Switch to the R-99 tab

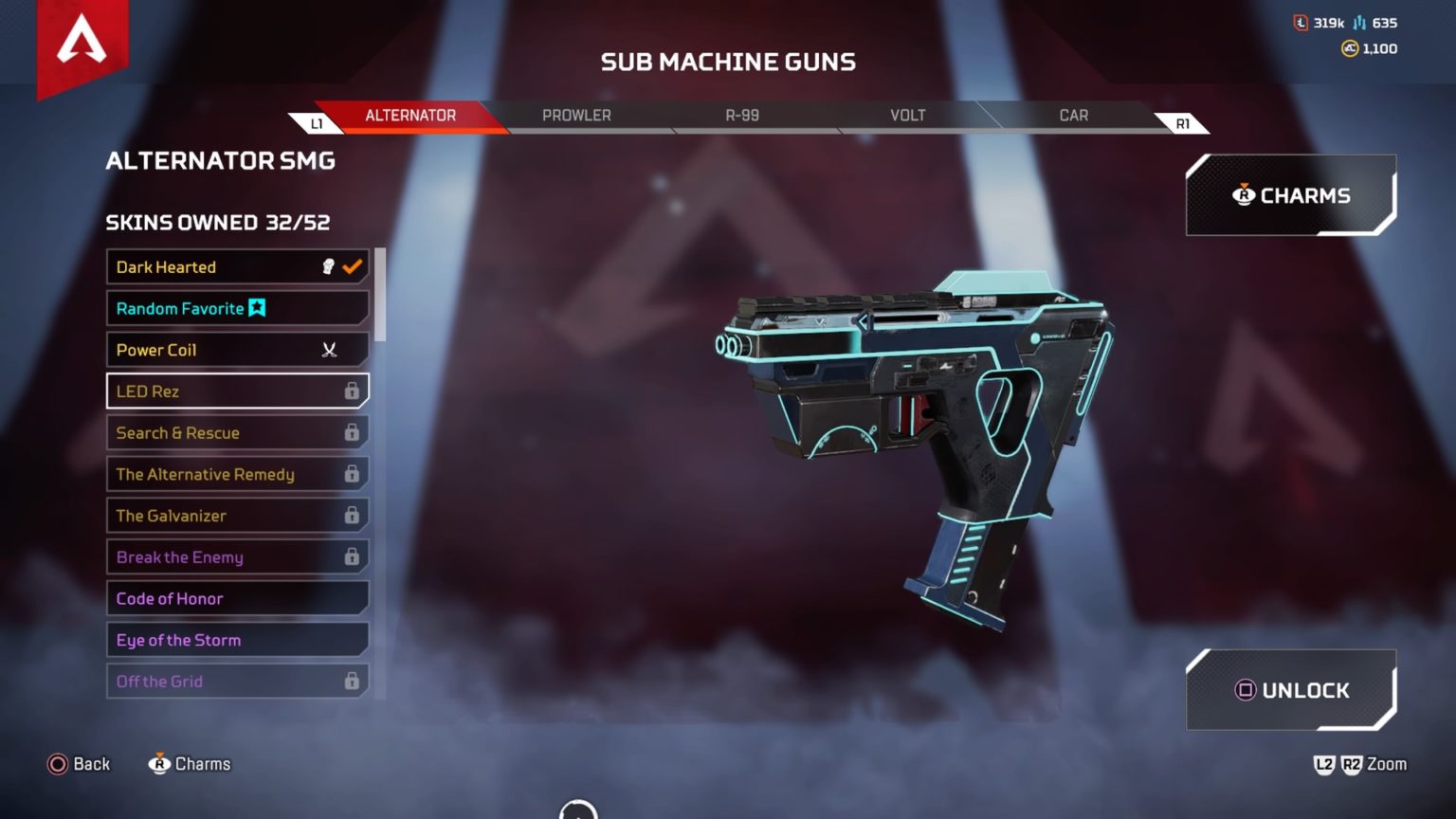point(740,115)
